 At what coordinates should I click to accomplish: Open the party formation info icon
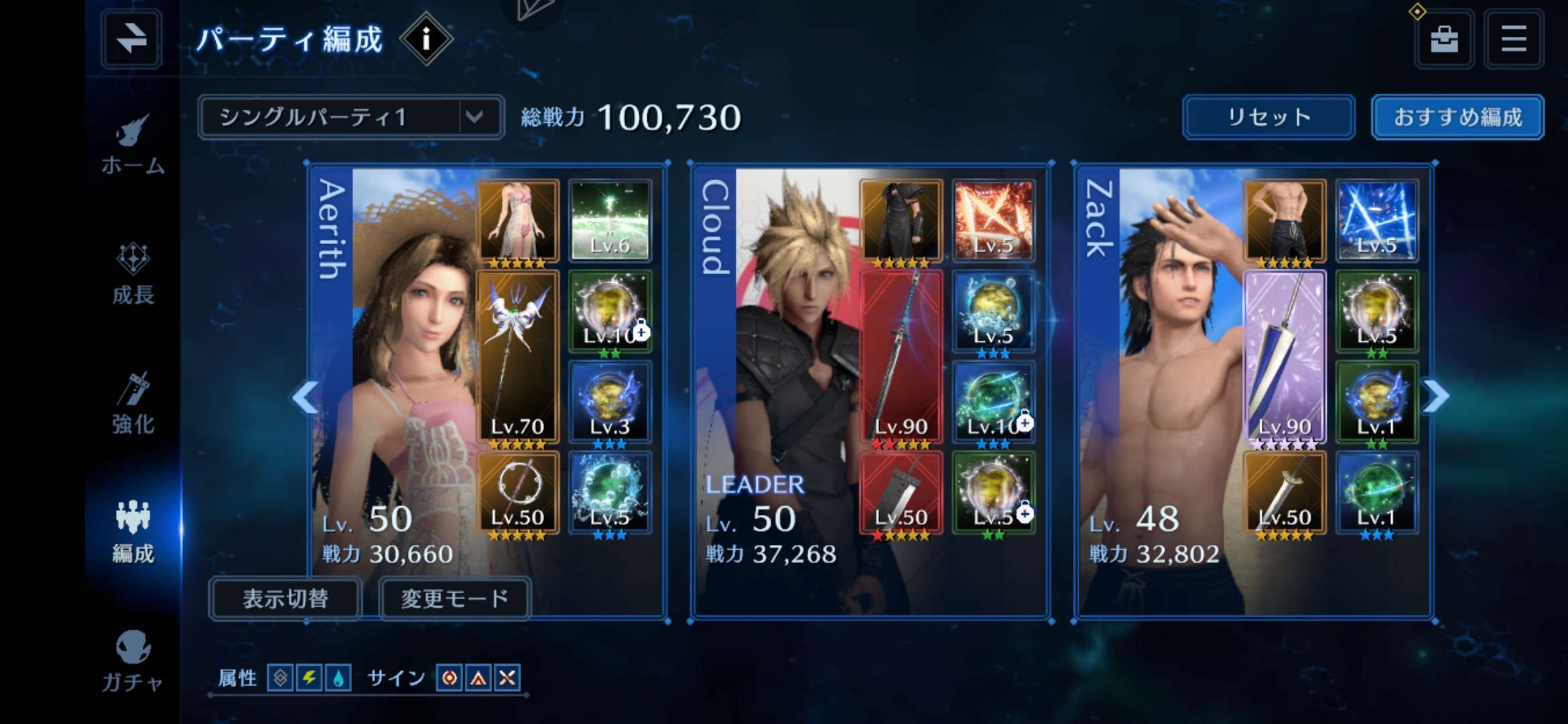click(x=426, y=39)
